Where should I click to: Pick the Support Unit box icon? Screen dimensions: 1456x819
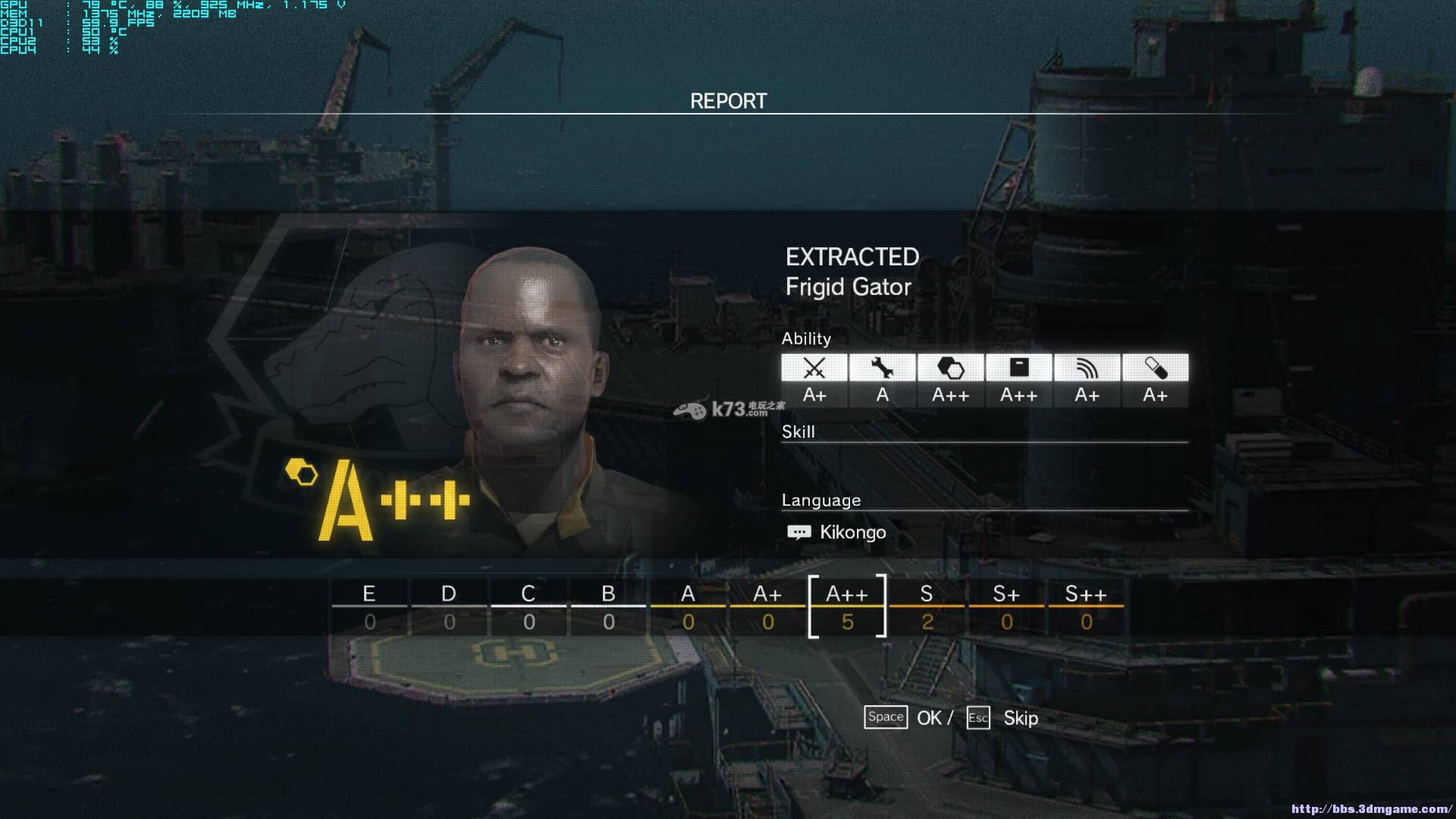[x=1018, y=369]
